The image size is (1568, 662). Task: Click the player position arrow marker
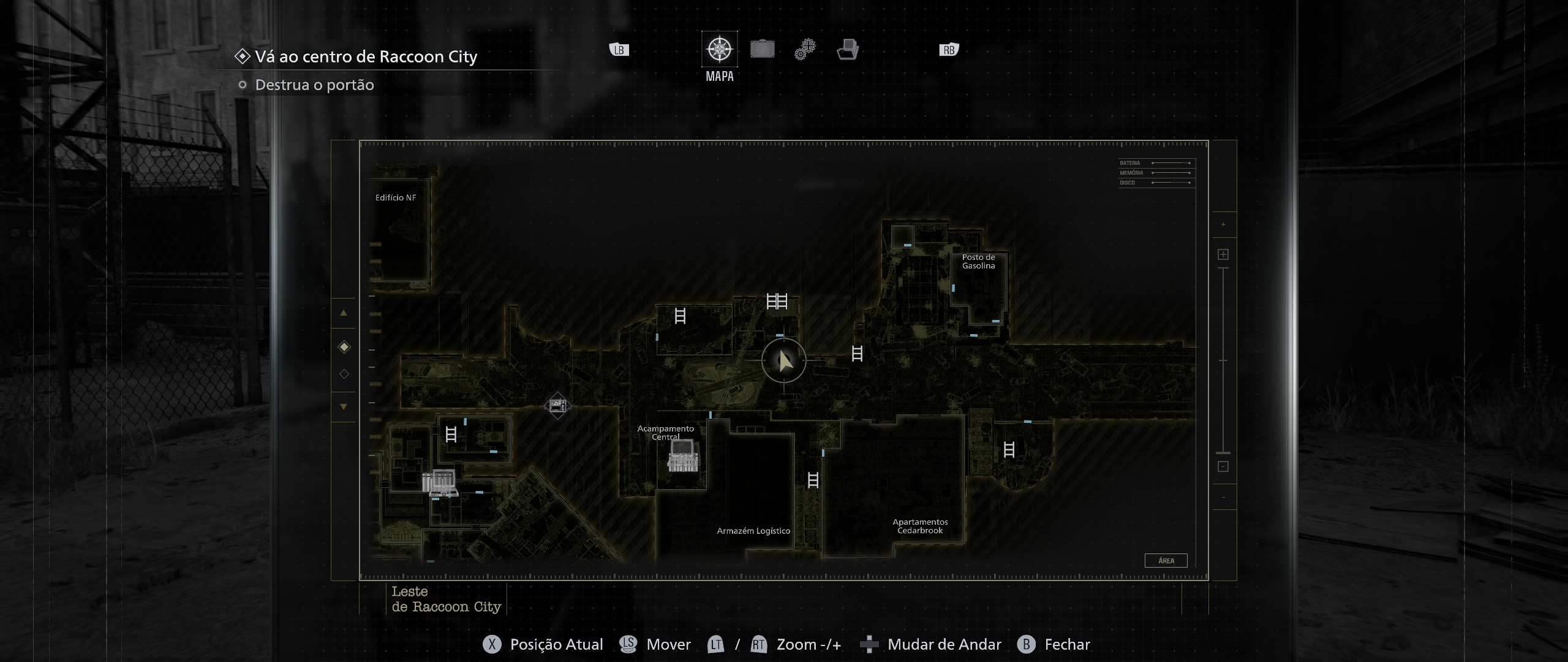[784, 361]
